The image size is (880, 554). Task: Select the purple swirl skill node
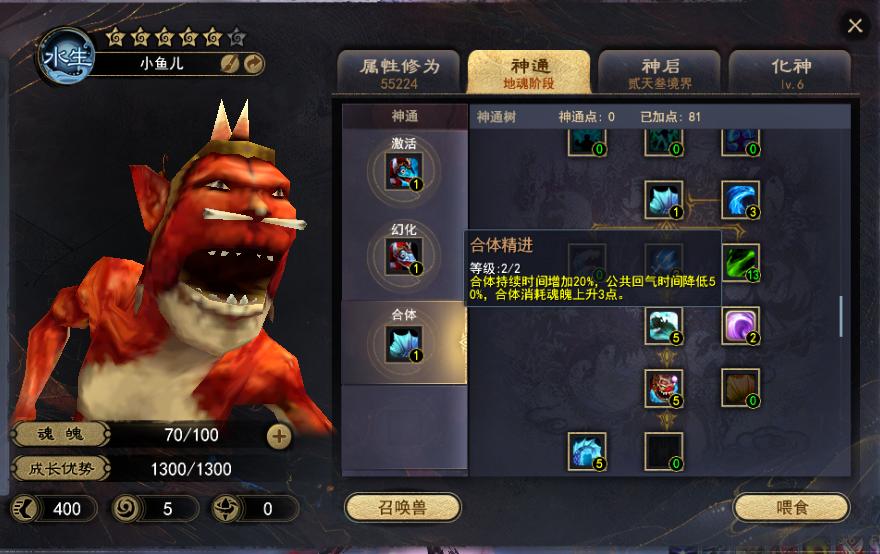coord(741,325)
